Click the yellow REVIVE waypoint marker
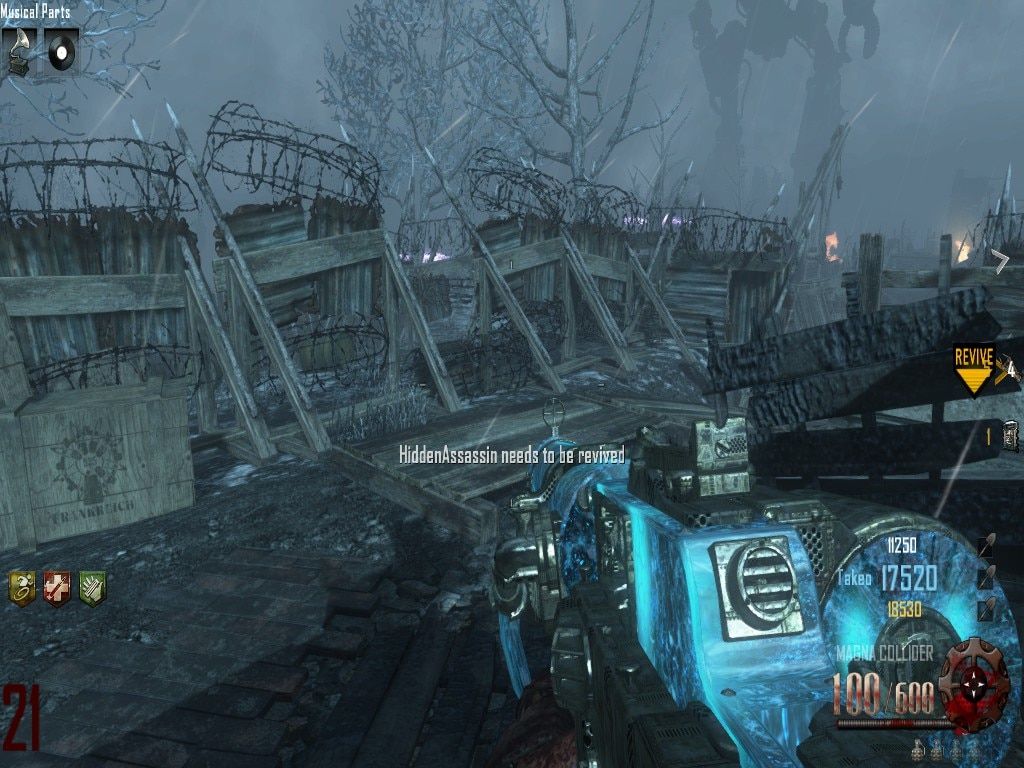 tap(973, 368)
